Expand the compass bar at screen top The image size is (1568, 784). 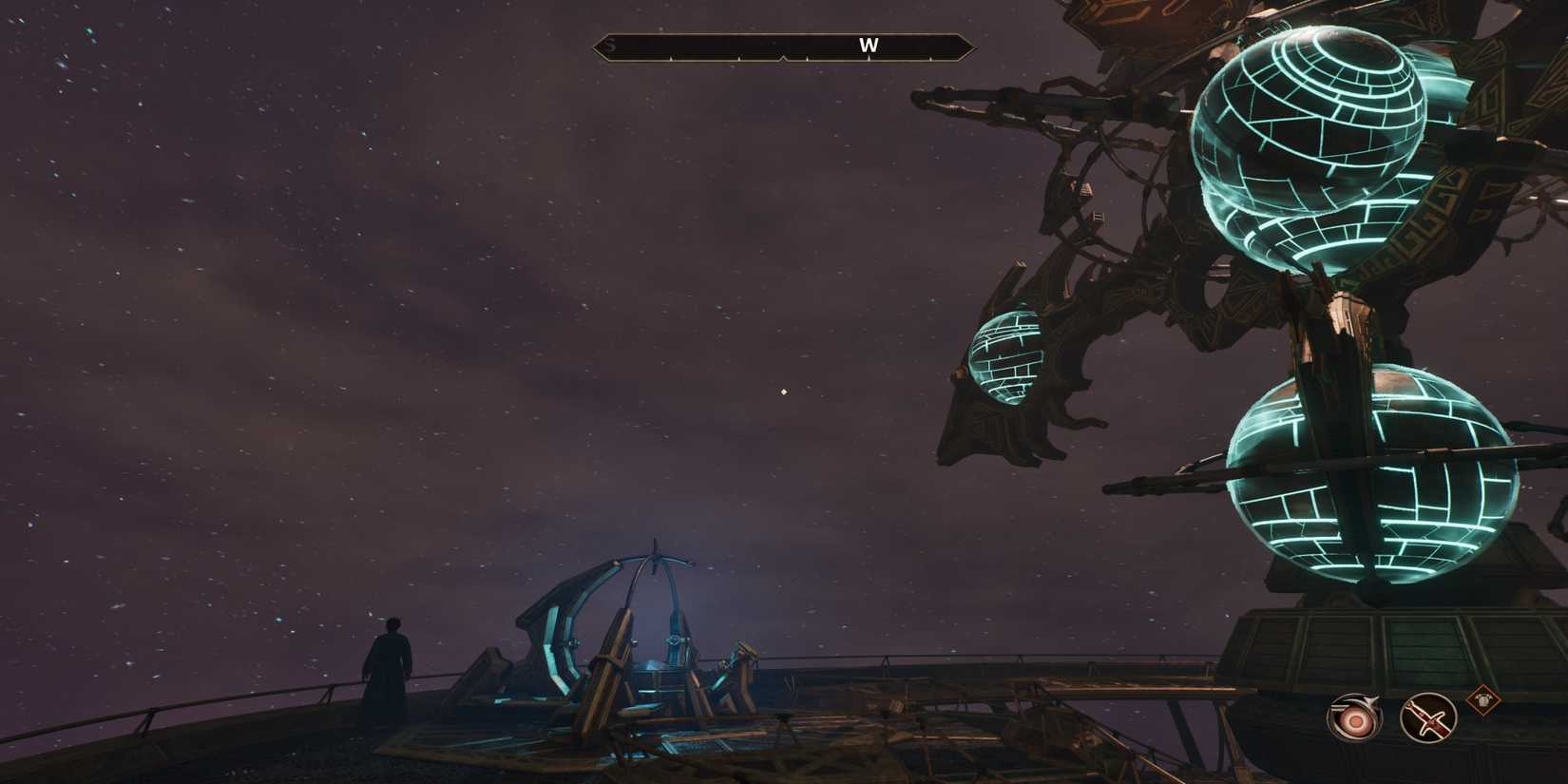click(782, 43)
